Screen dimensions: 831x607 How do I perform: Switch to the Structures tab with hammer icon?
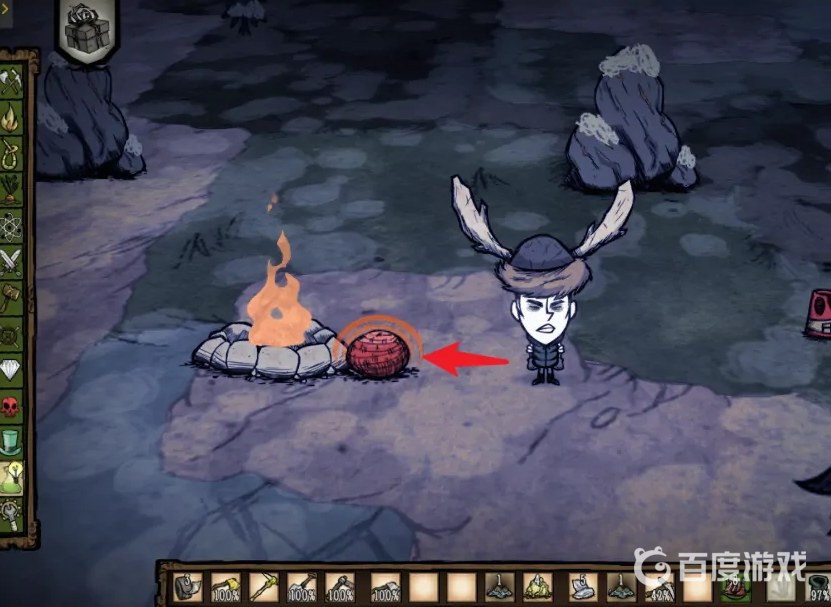12,297
